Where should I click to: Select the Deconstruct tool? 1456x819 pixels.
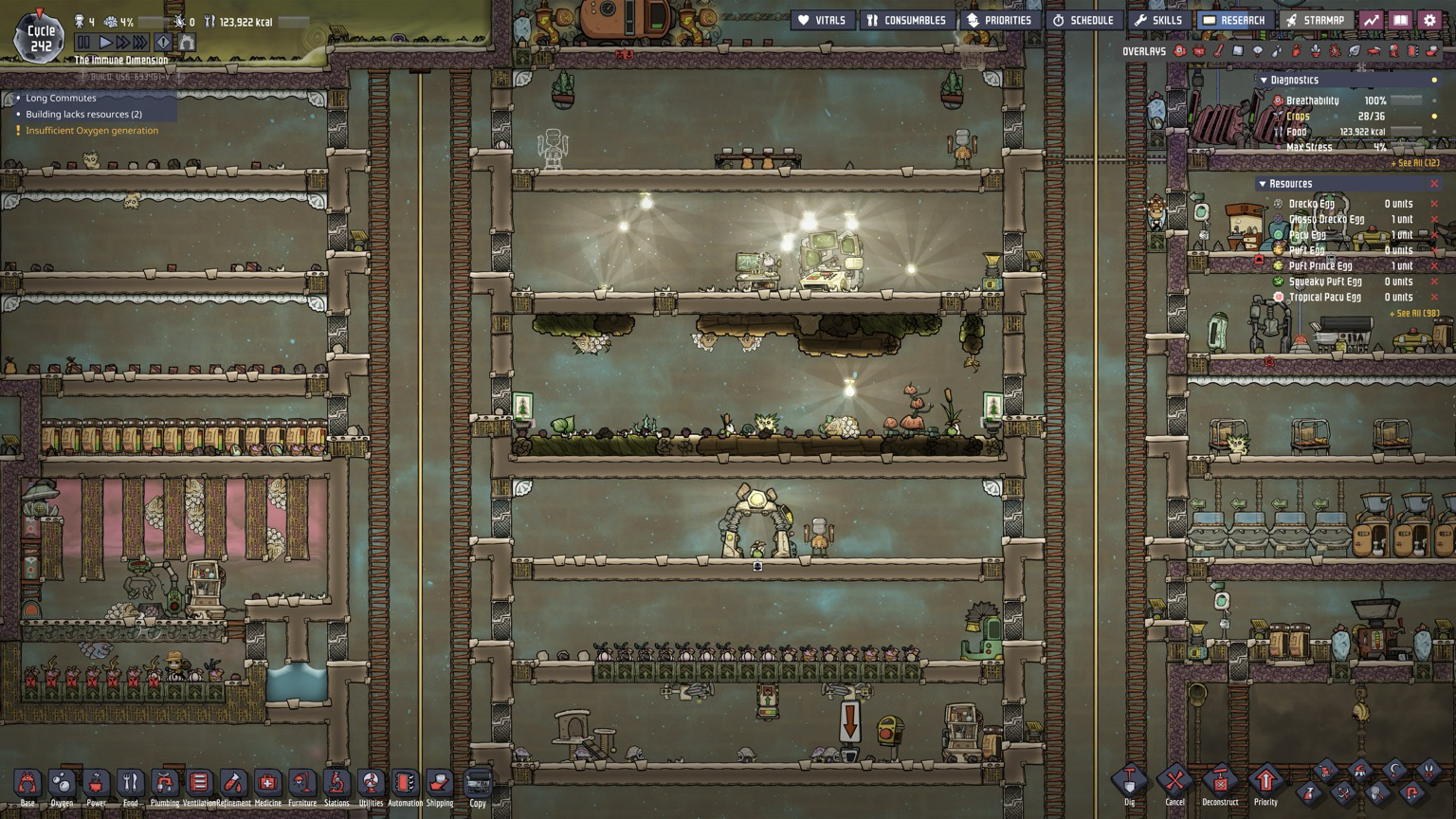point(1220,783)
